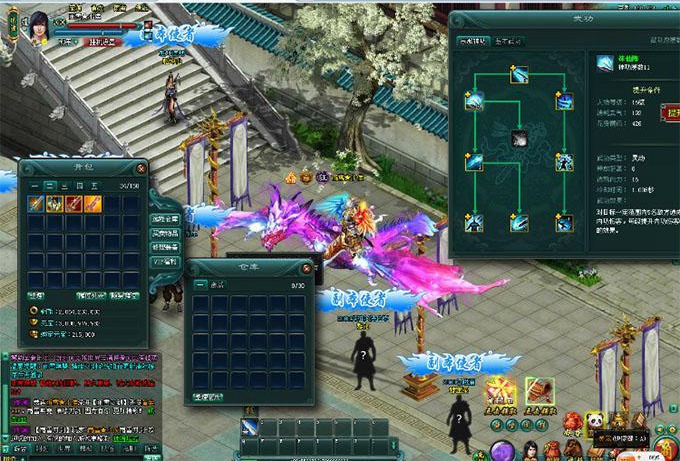
Task: Select the pink blade item in backpack
Action: 92,204
